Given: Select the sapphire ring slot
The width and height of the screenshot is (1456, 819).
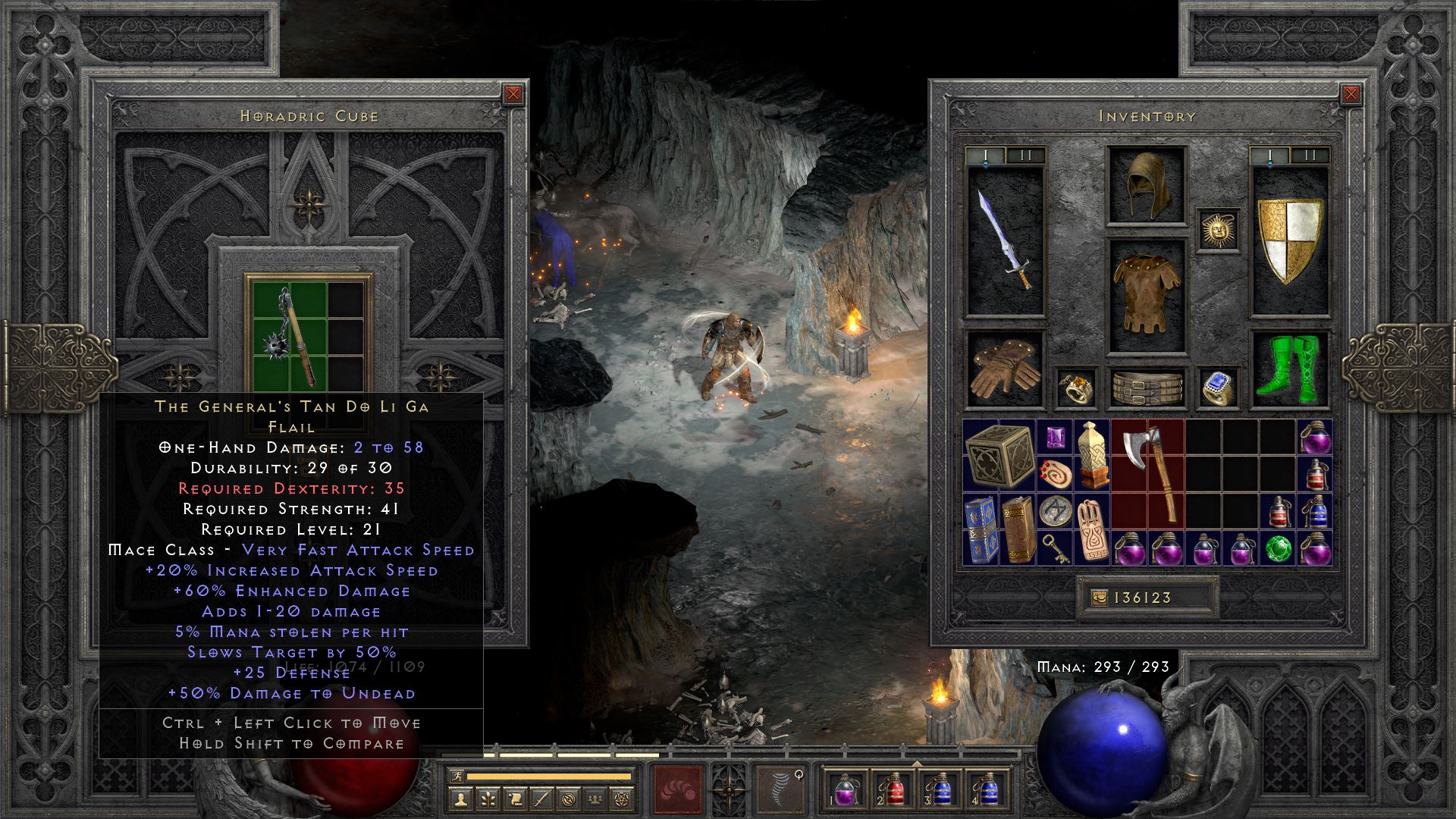Looking at the screenshot, I should tap(1218, 388).
